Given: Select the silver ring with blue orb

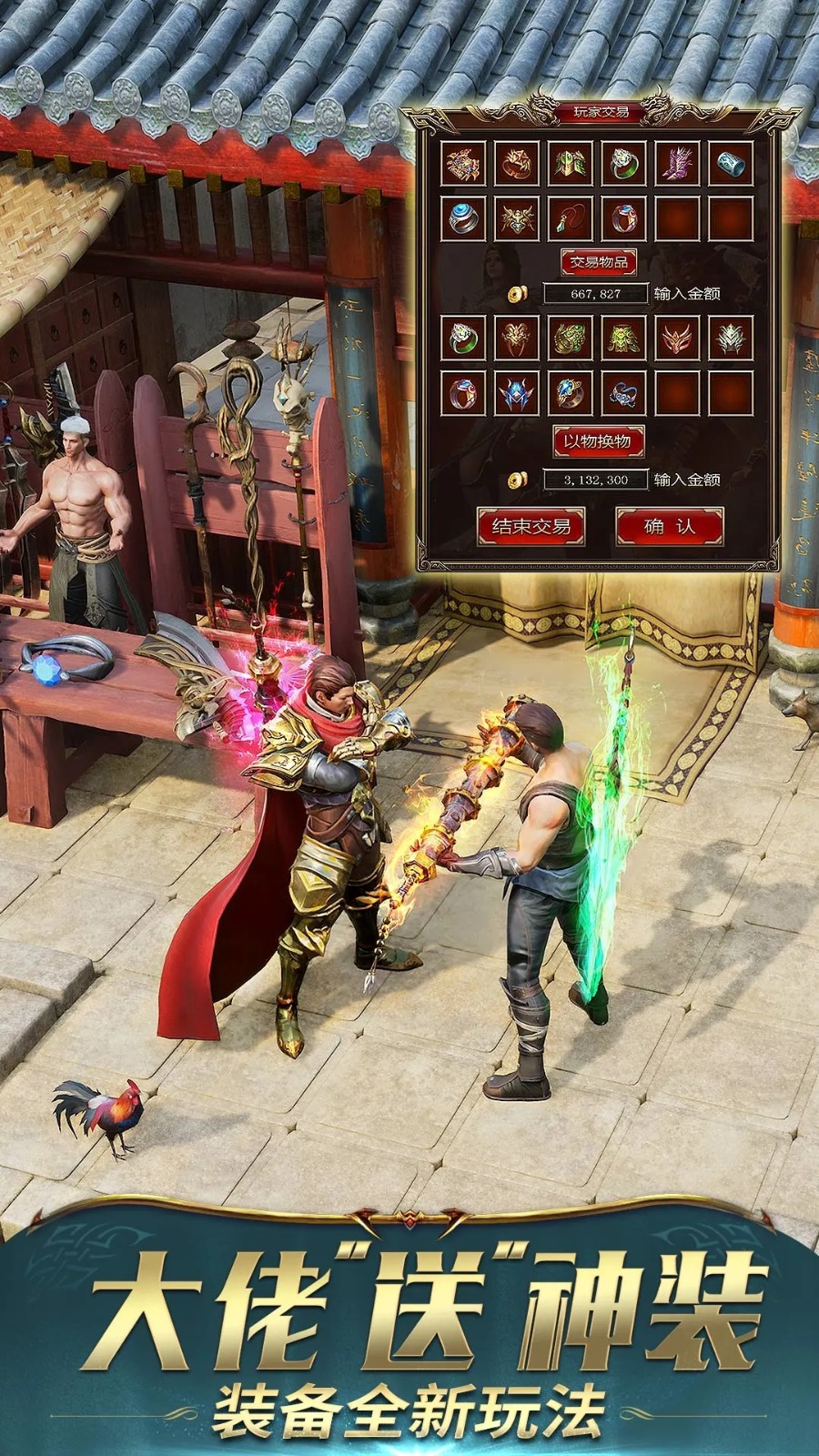Looking at the screenshot, I should pos(462,218).
